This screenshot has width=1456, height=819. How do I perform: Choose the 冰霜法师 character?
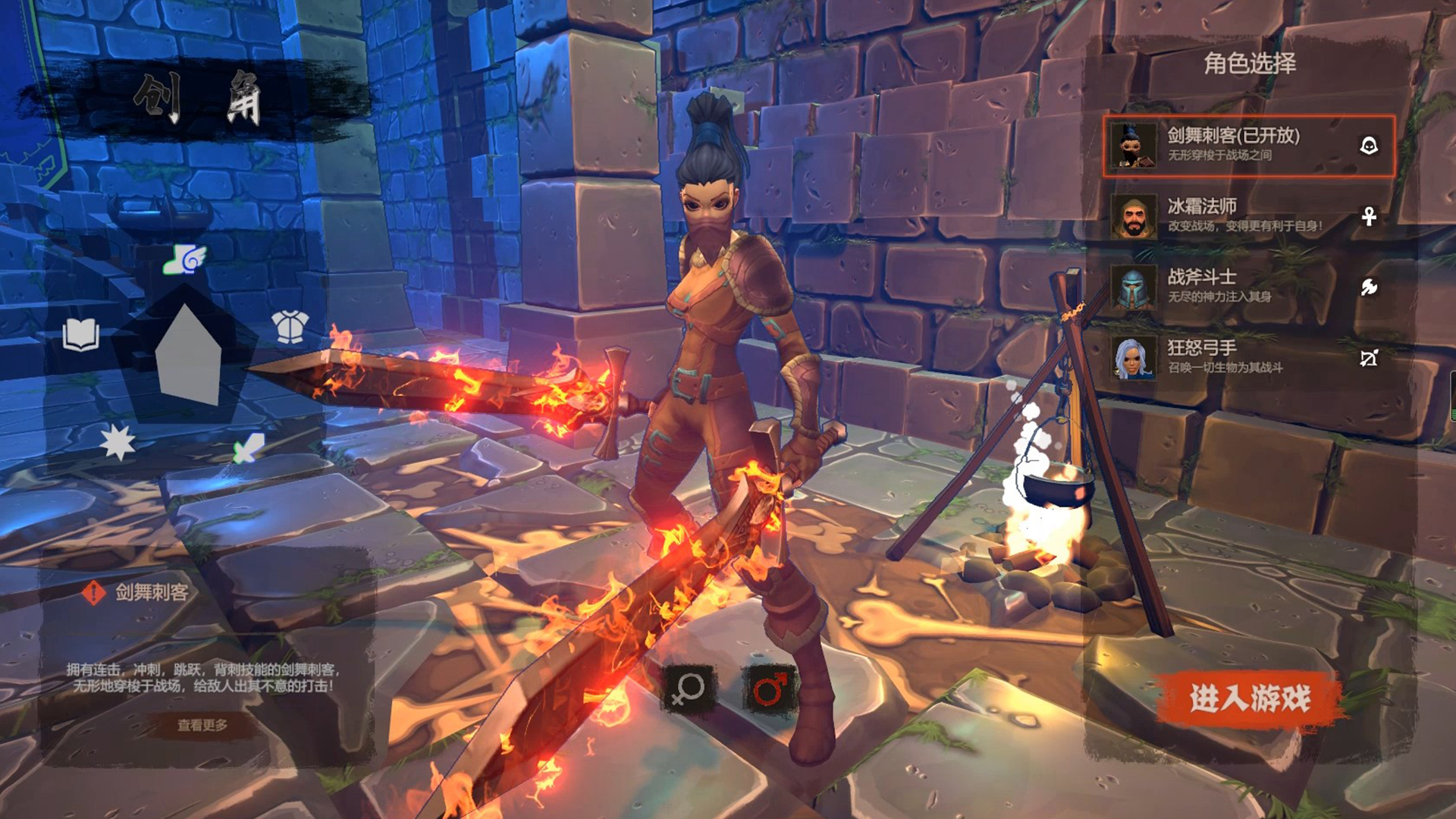(1248, 216)
